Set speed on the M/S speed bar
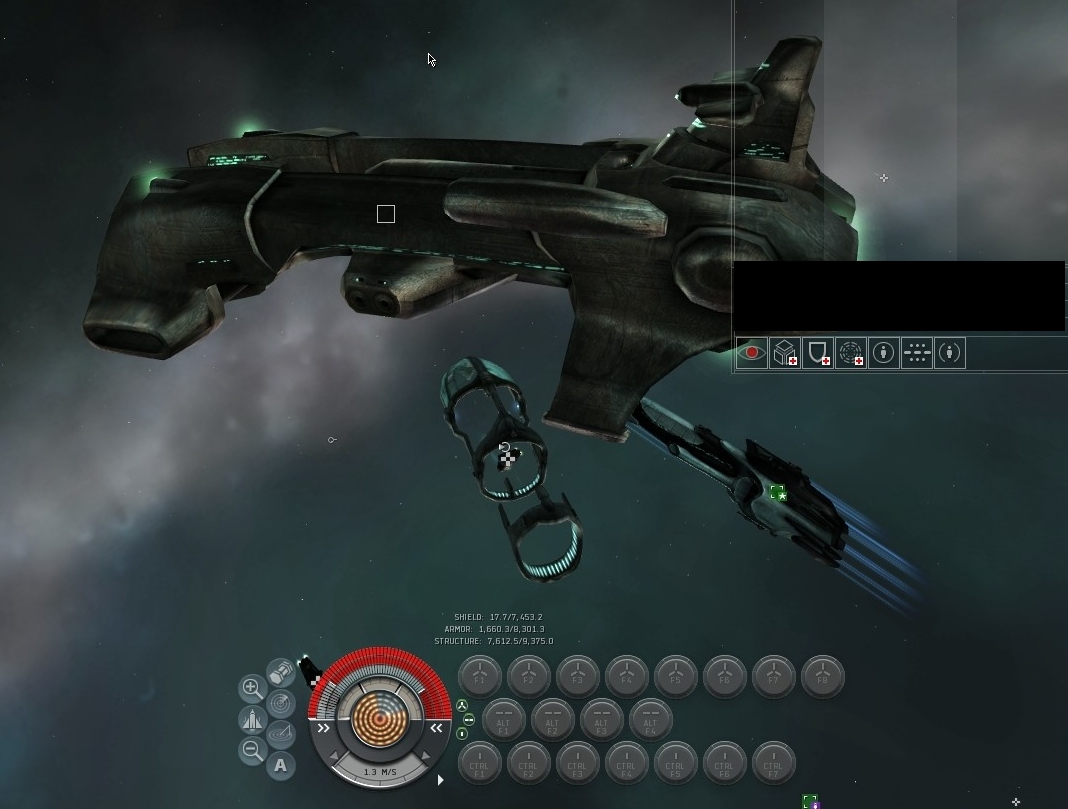 (380, 772)
